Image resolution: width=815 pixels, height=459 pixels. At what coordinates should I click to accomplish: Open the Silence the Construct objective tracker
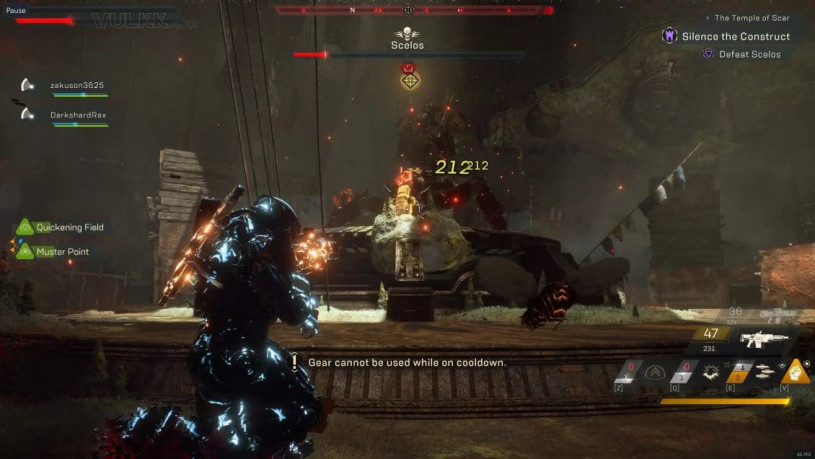point(735,36)
